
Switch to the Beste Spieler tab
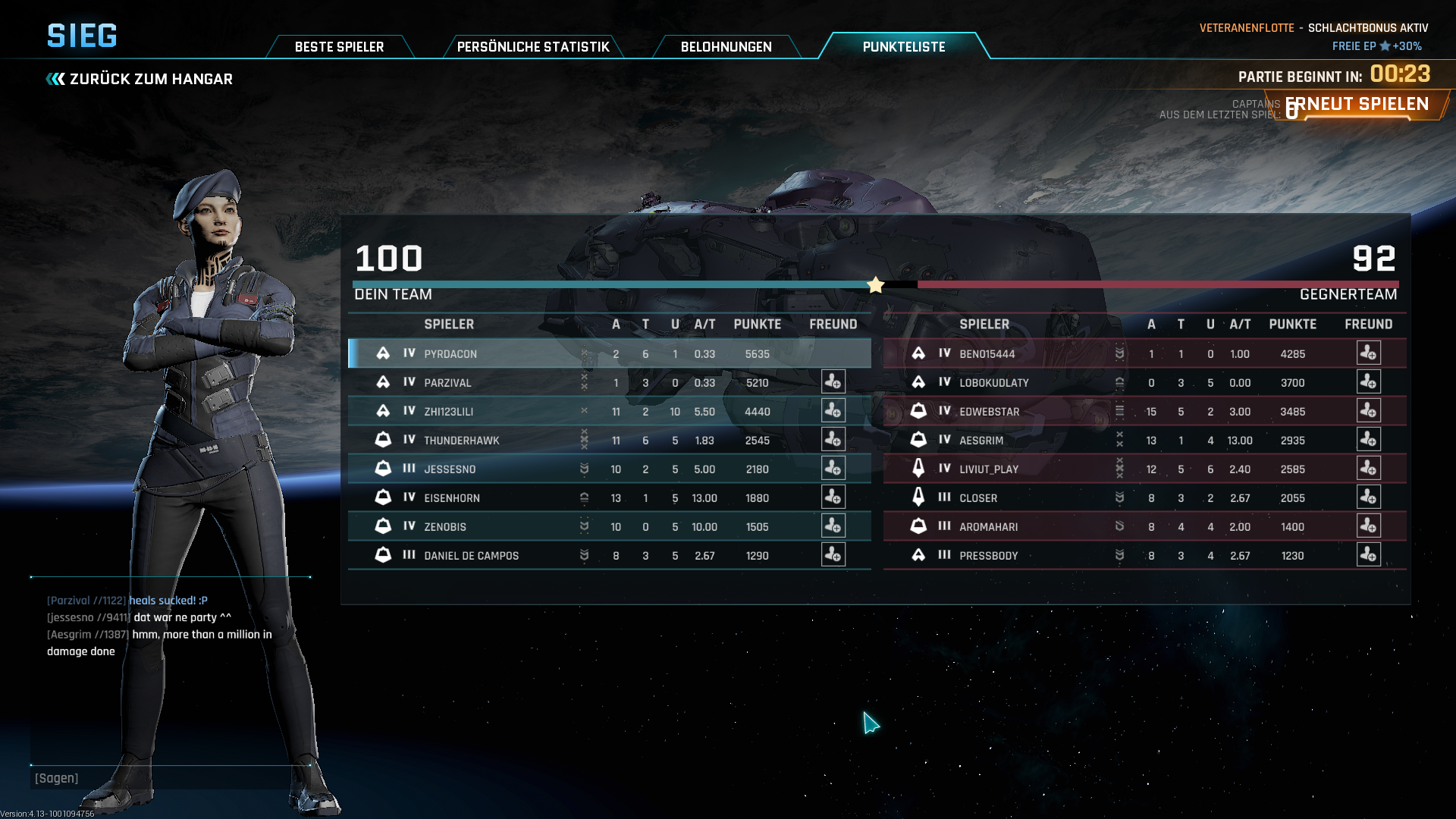(x=339, y=47)
